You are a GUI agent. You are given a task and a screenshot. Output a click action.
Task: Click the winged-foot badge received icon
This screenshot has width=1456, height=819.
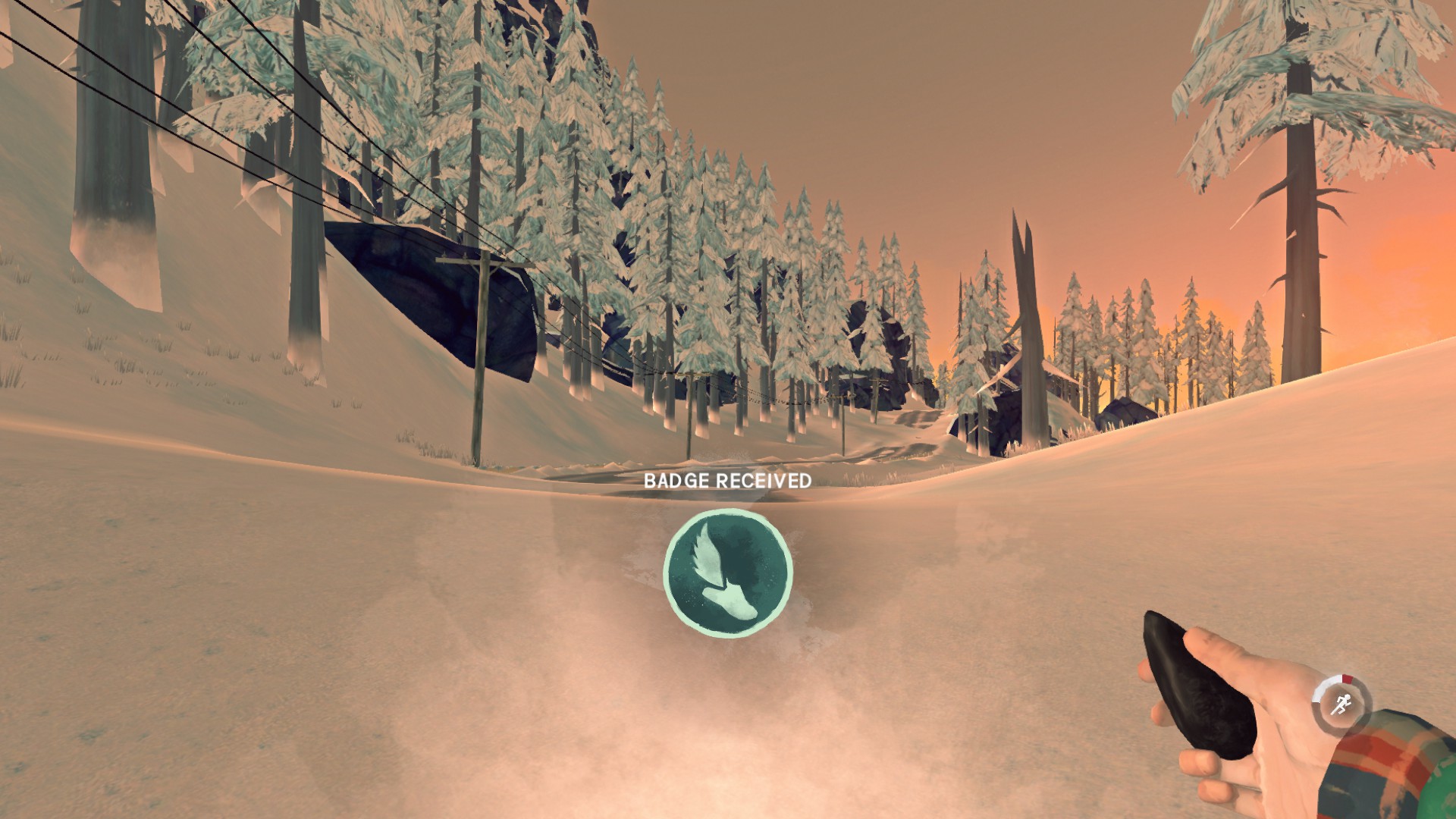click(x=728, y=572)
